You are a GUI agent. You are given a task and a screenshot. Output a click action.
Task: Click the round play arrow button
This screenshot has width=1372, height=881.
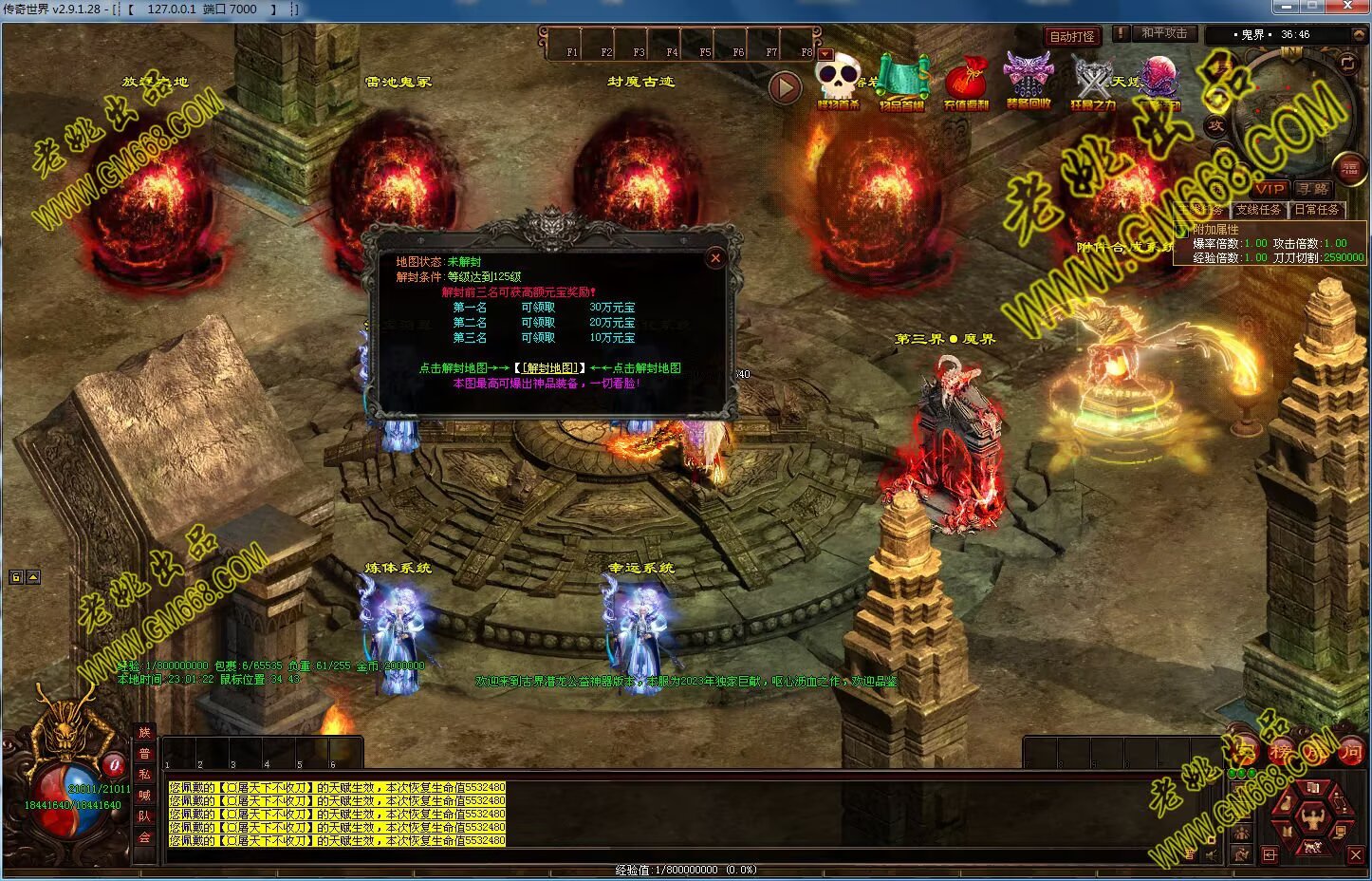point(785,88)
